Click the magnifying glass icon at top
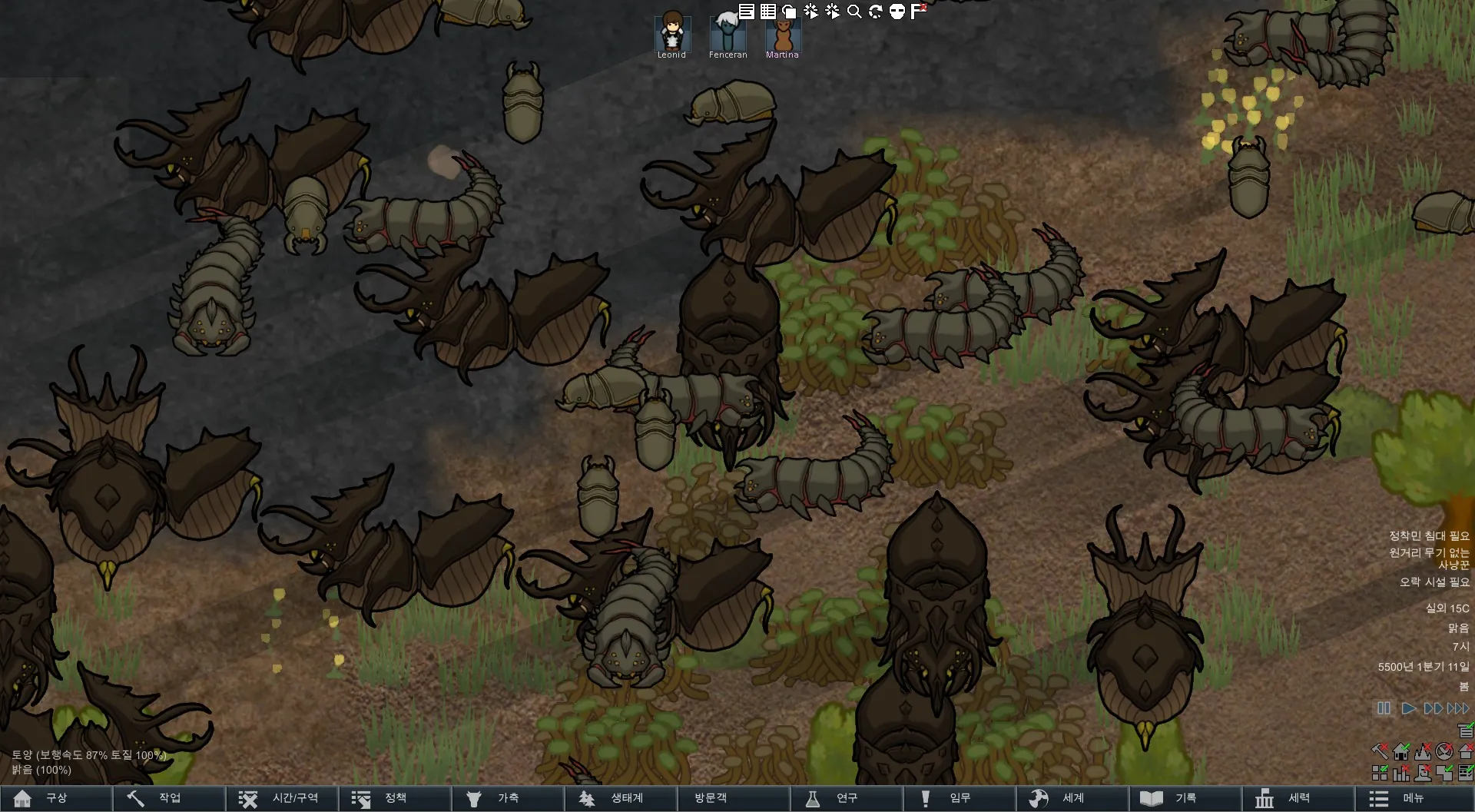 (x=854, y=12)
